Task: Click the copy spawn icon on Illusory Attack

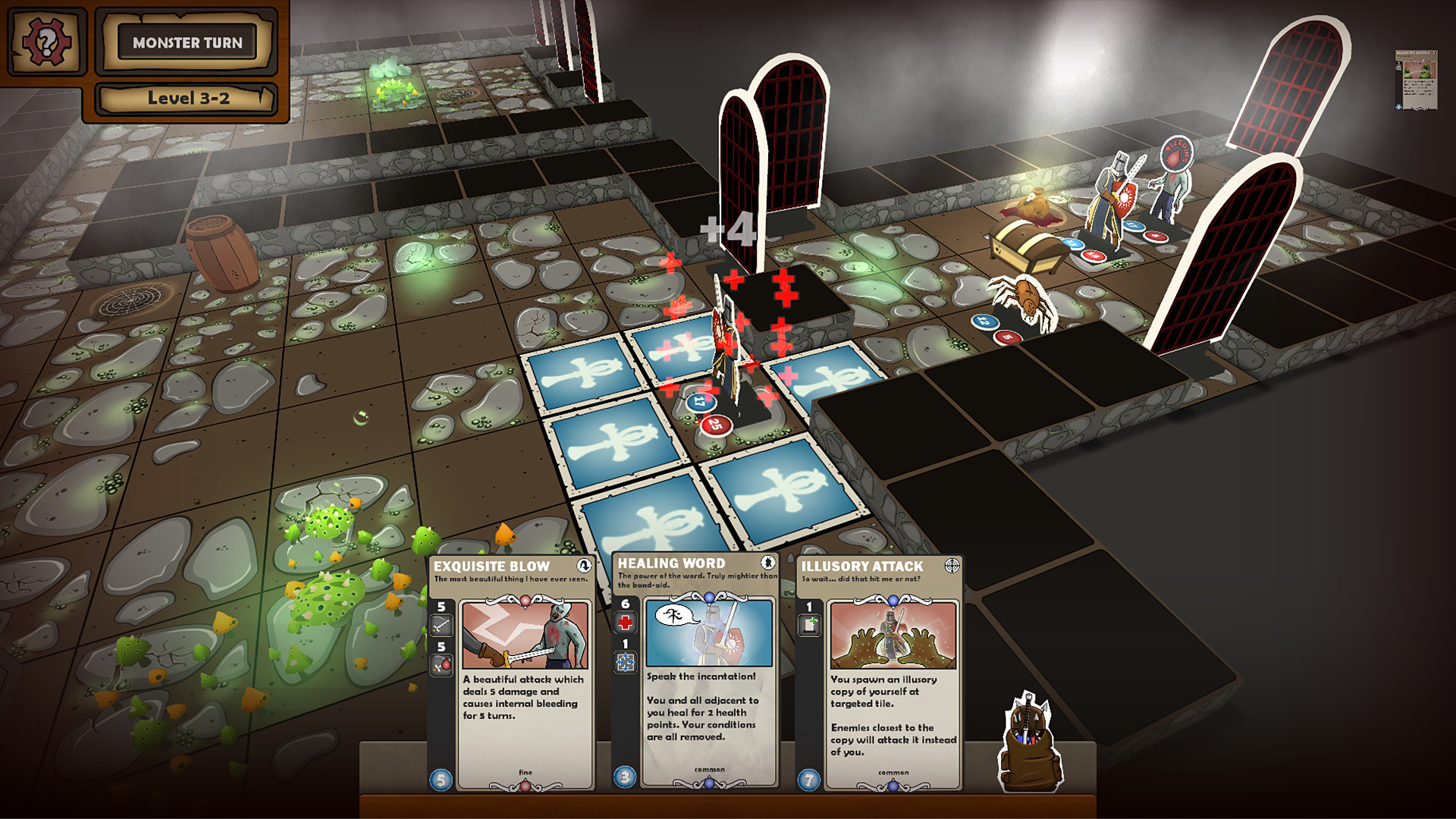Action: coord(808,625)
